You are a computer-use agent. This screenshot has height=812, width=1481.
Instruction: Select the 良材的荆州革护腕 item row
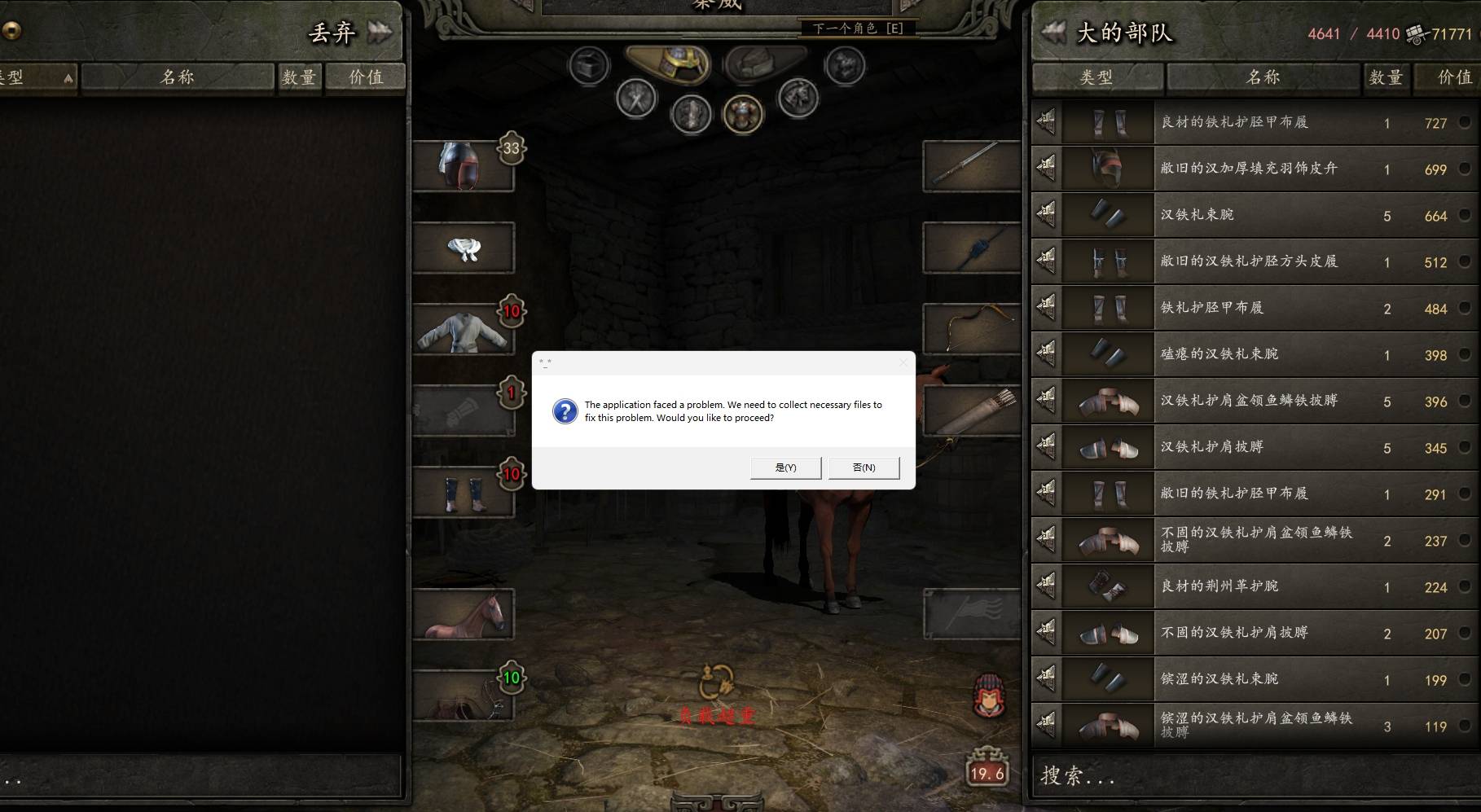1255,586
